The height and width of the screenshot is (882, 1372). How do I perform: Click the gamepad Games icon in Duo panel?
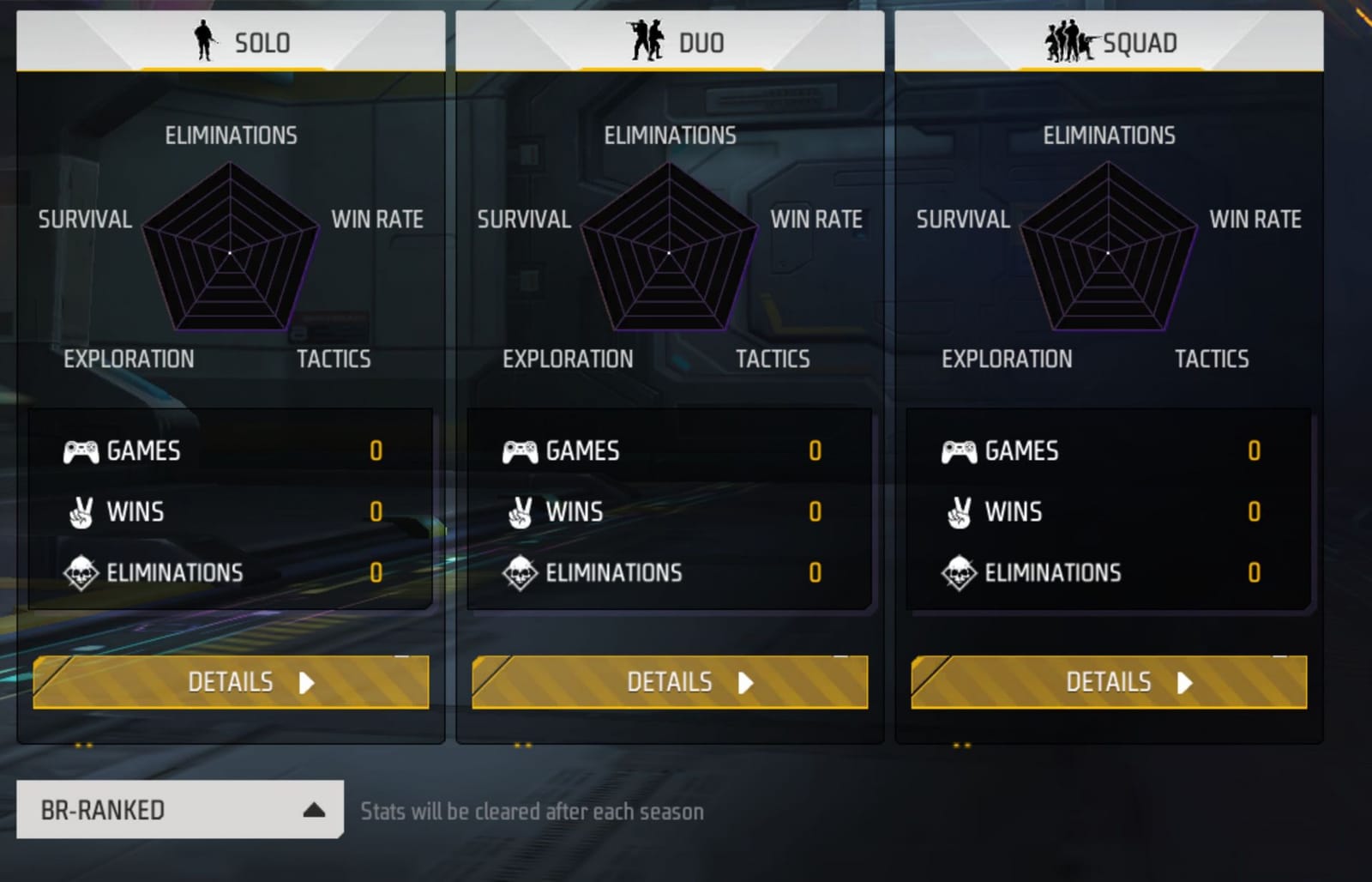pyautogui.click(x=520, y=450)
